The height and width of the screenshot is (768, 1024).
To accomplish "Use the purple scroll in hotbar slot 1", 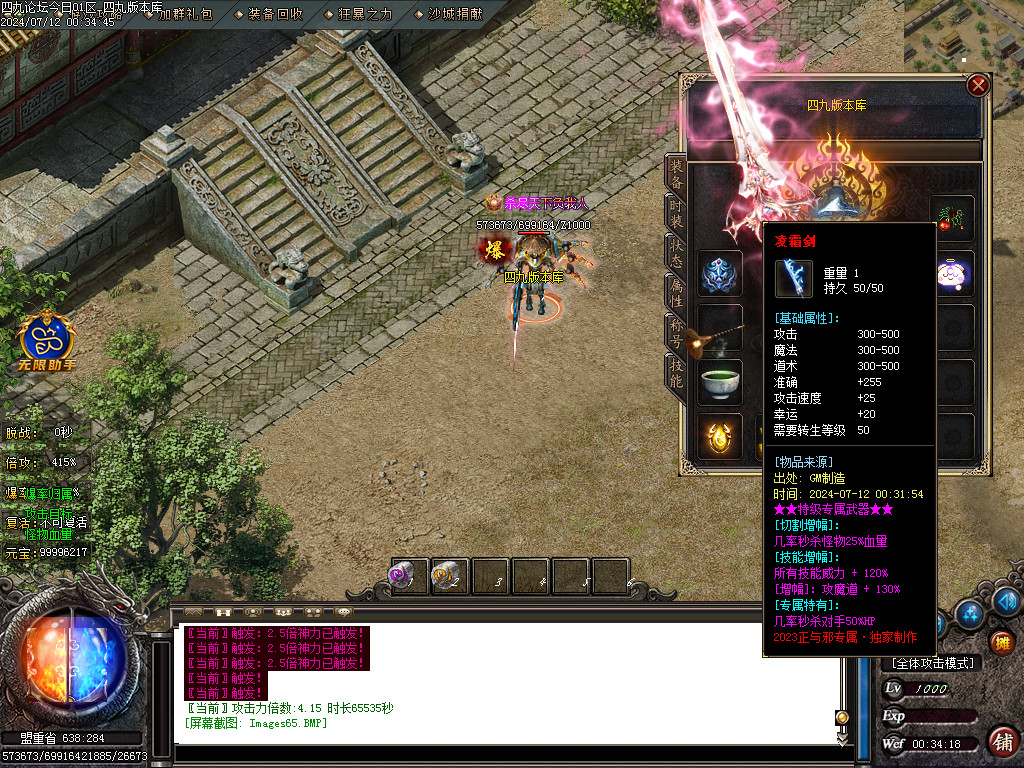I will pyautogui.click(x=408, y=576).
